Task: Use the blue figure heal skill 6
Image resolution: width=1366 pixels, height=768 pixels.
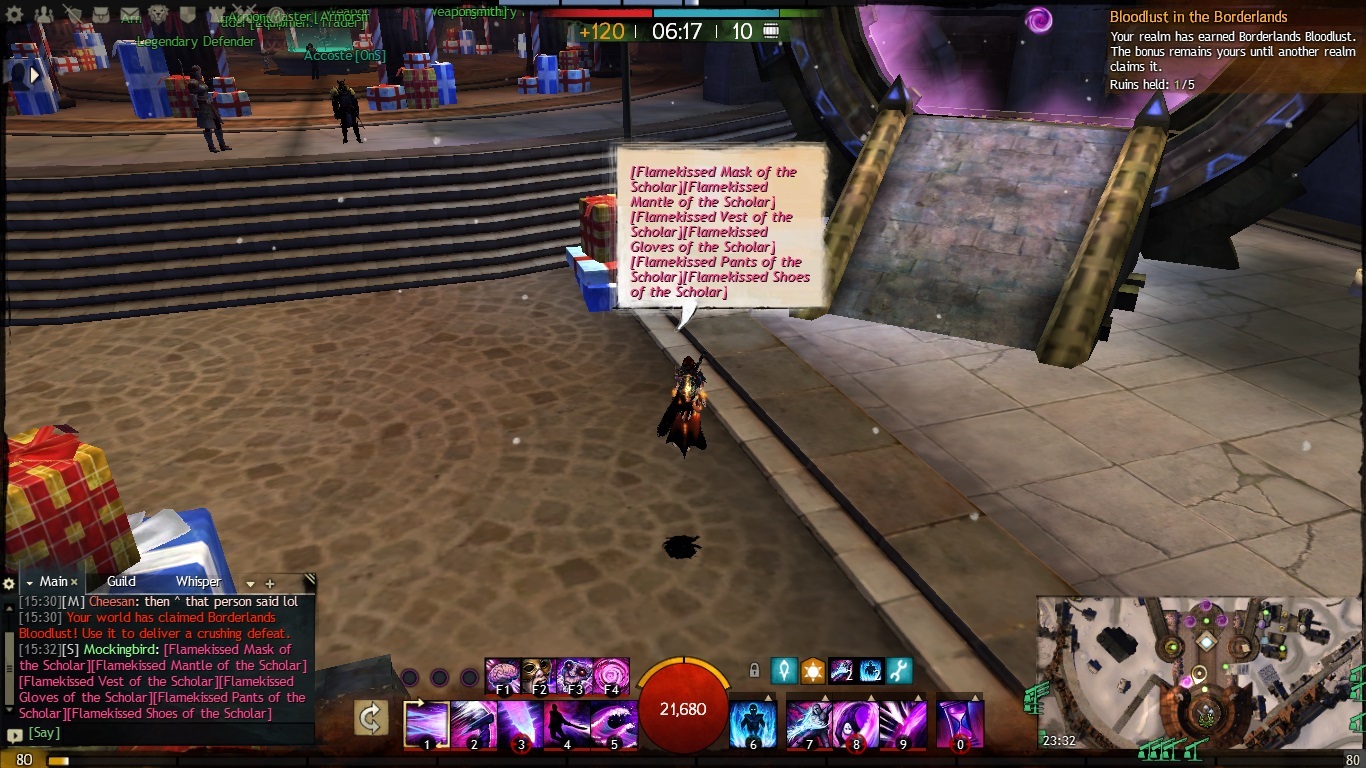Action: (x=753, y=724)
